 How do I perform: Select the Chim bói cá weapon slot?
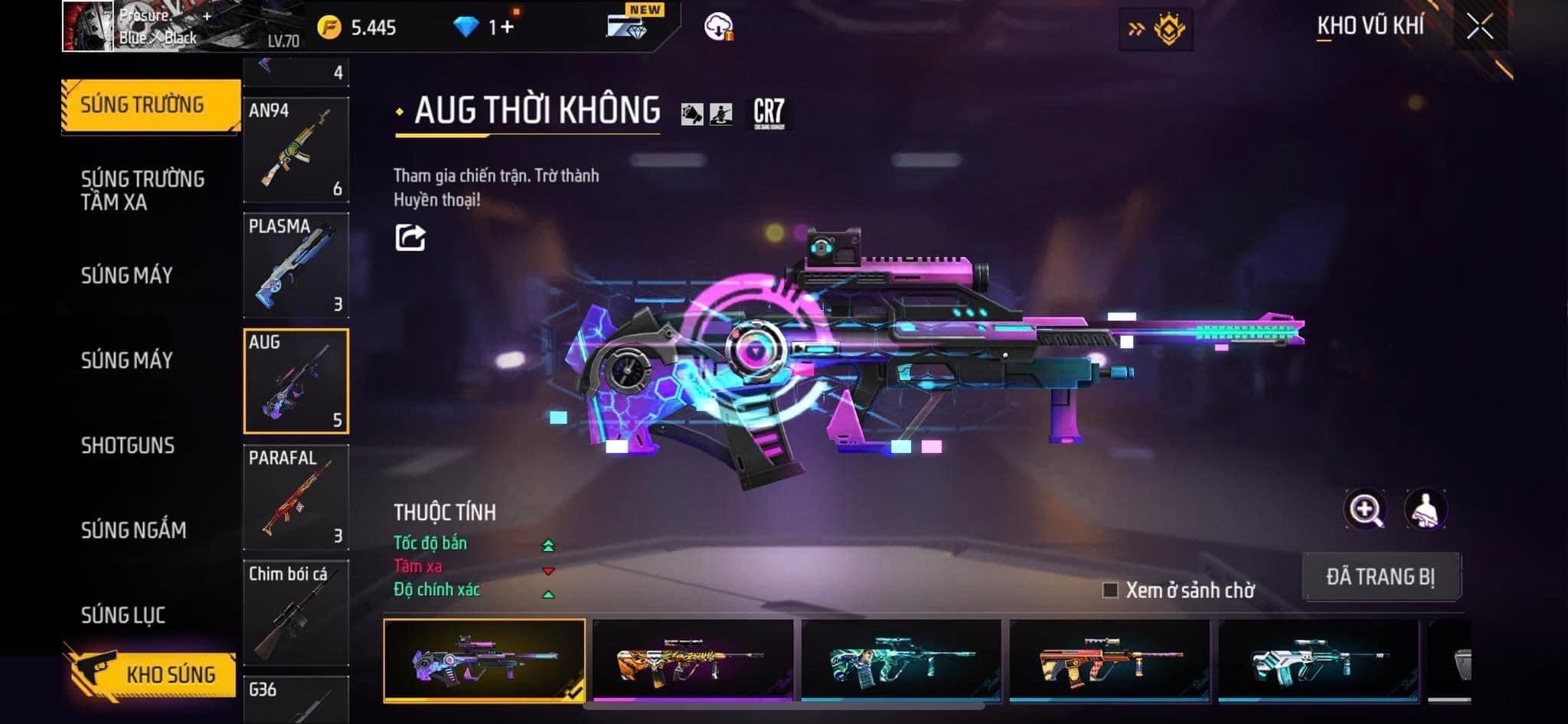(x=296, y=613)
